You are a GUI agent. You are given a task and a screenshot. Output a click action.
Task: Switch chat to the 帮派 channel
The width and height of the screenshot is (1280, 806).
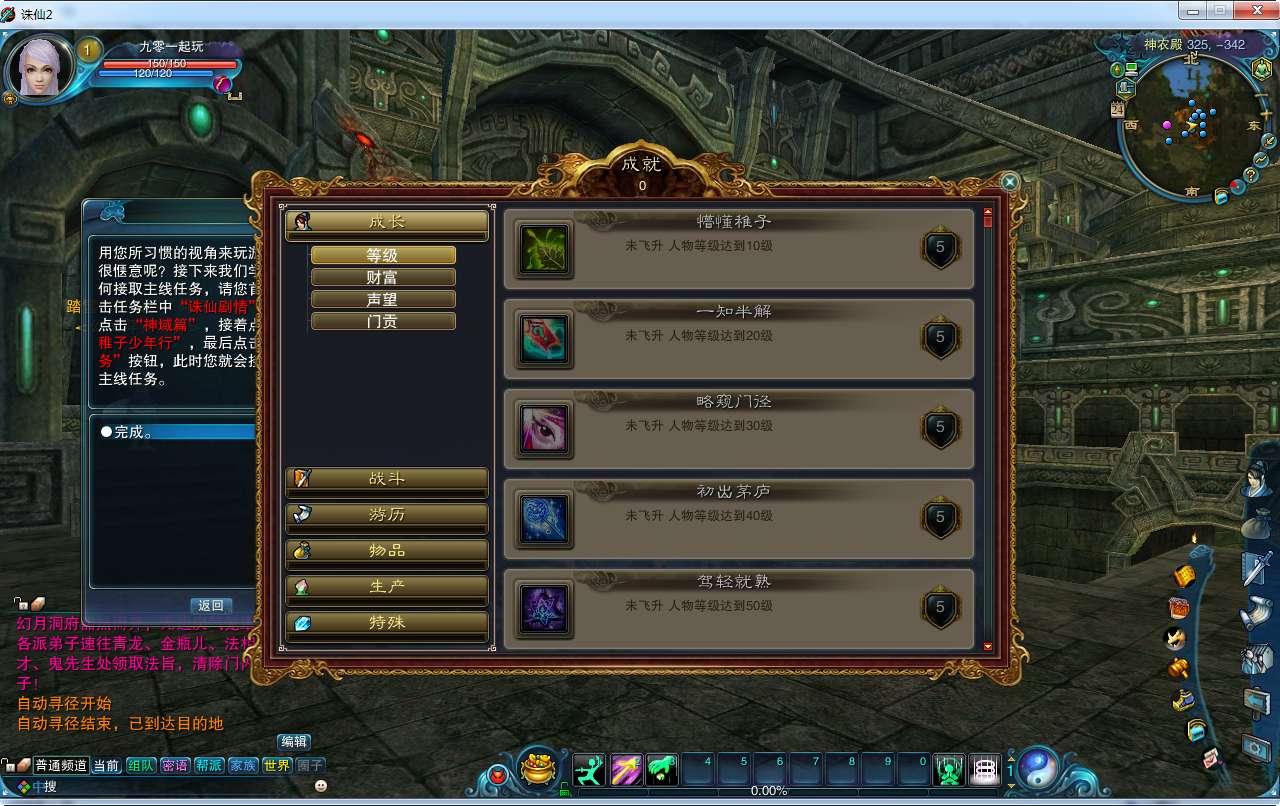coord(209,766)
